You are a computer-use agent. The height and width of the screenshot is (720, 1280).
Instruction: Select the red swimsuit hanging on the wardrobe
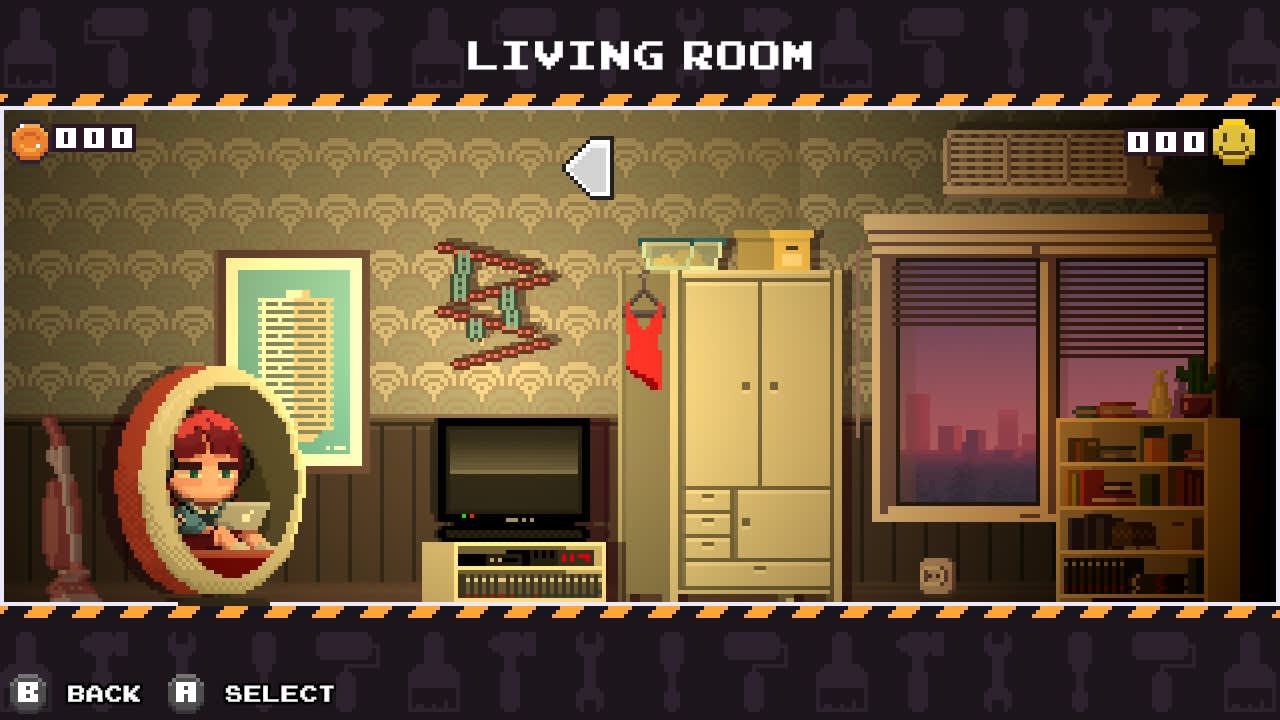click(x=644, y=340)
